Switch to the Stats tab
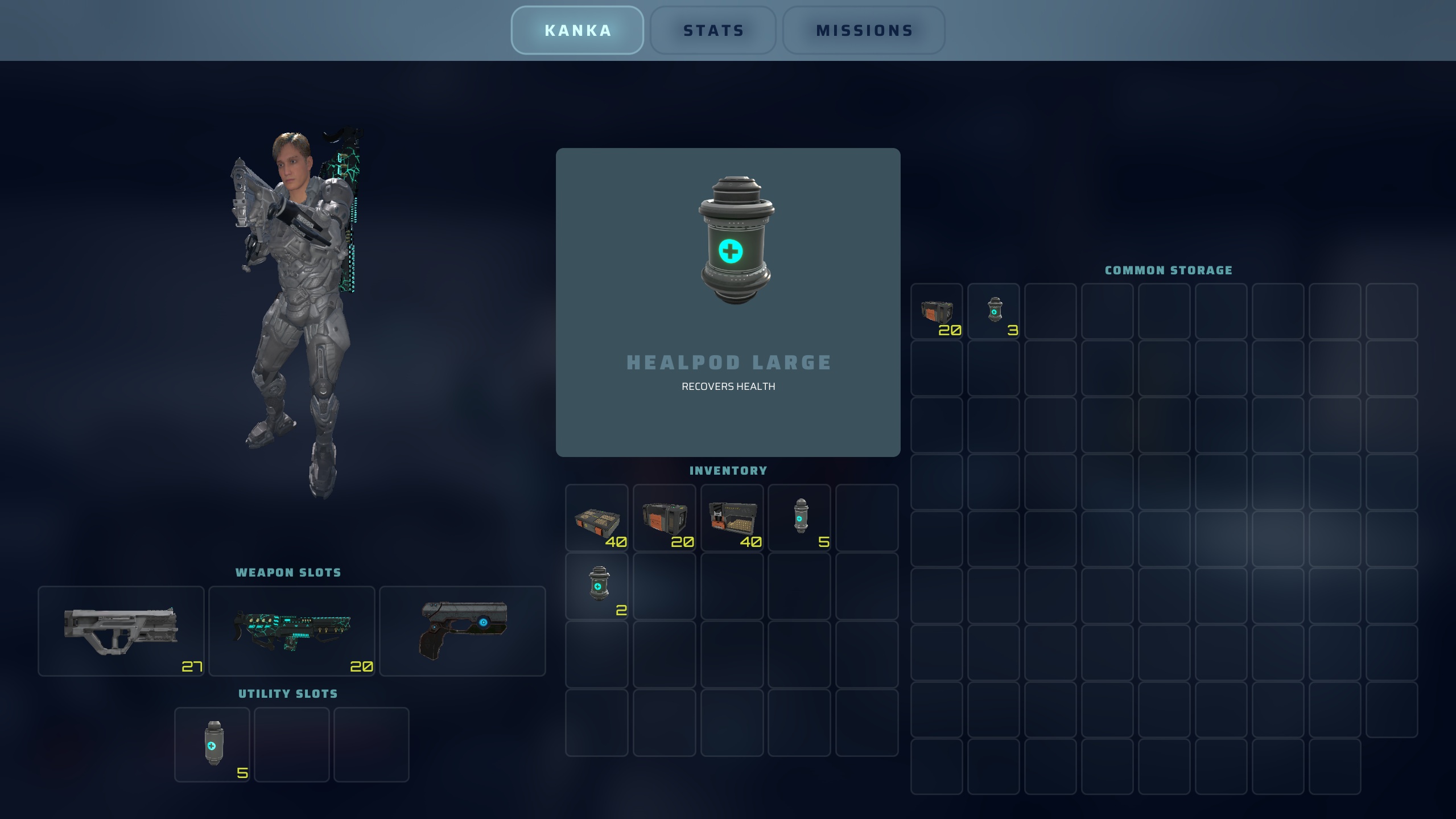The image size is (1456, 819). [713, 31]
